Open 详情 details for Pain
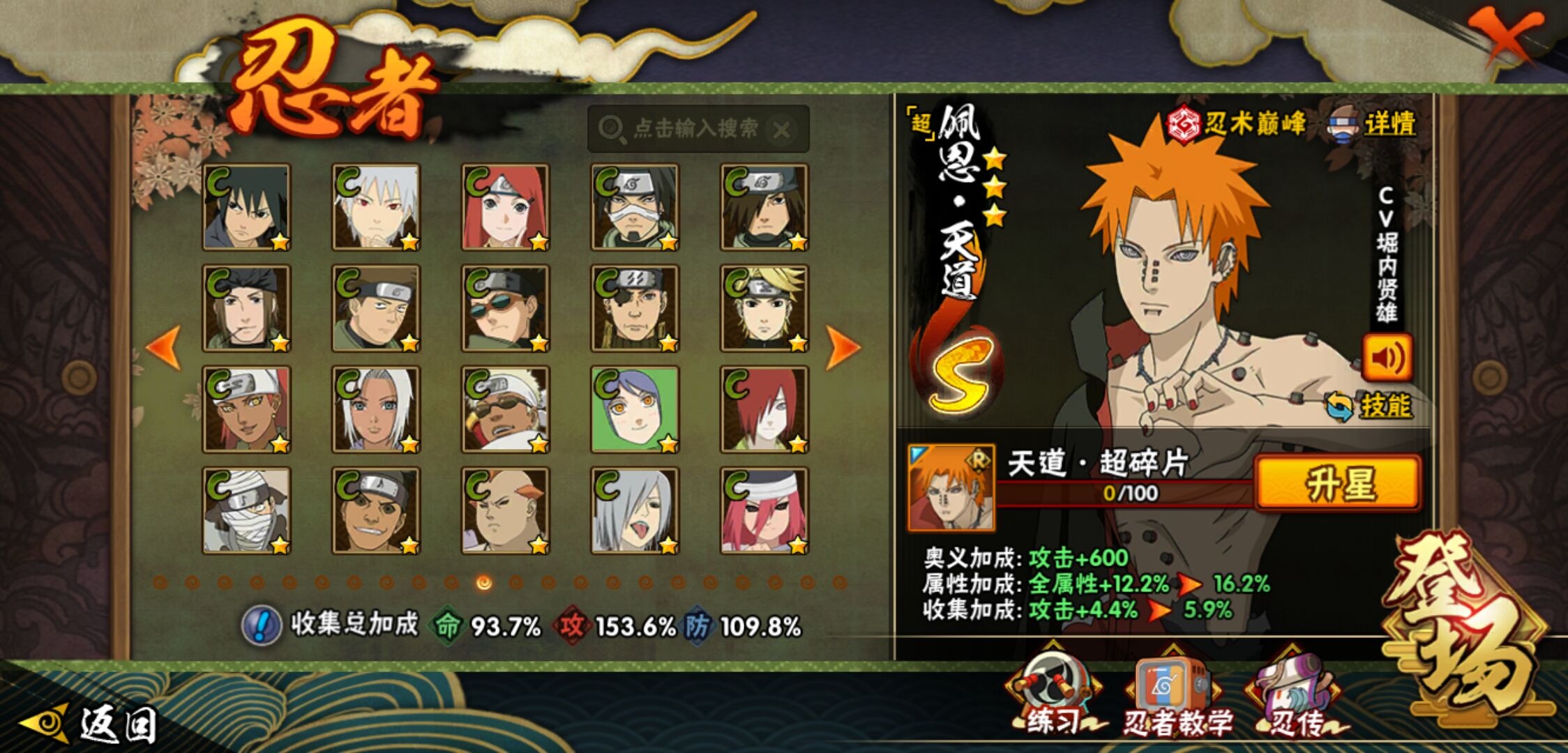Screen dimensions: 1568x753 [x=1374, y=125]
